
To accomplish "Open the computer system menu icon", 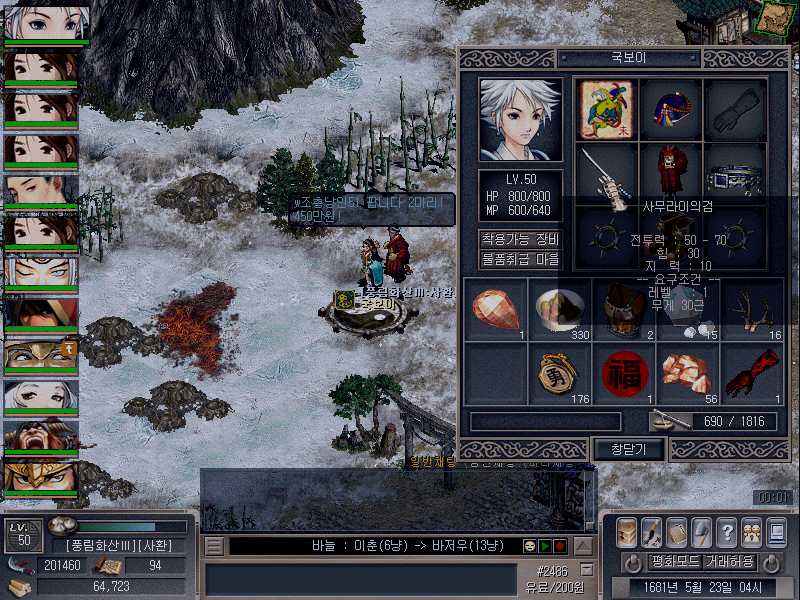I will pyautogui.click(x=777, y=532).
